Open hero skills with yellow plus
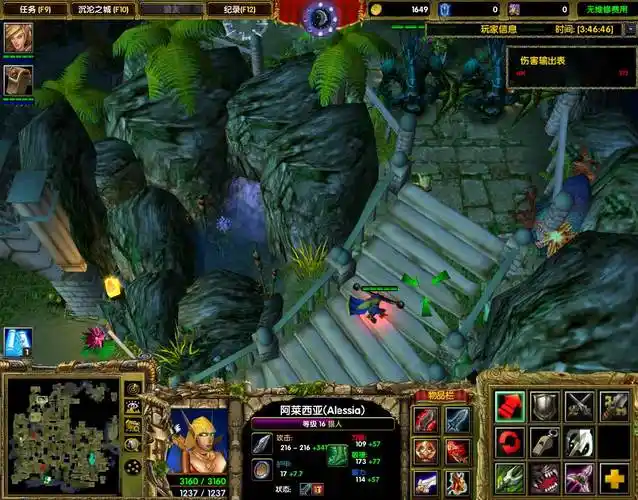Image resolution: width=638 pixels, height=500 pixels. (x=615, y=477)
